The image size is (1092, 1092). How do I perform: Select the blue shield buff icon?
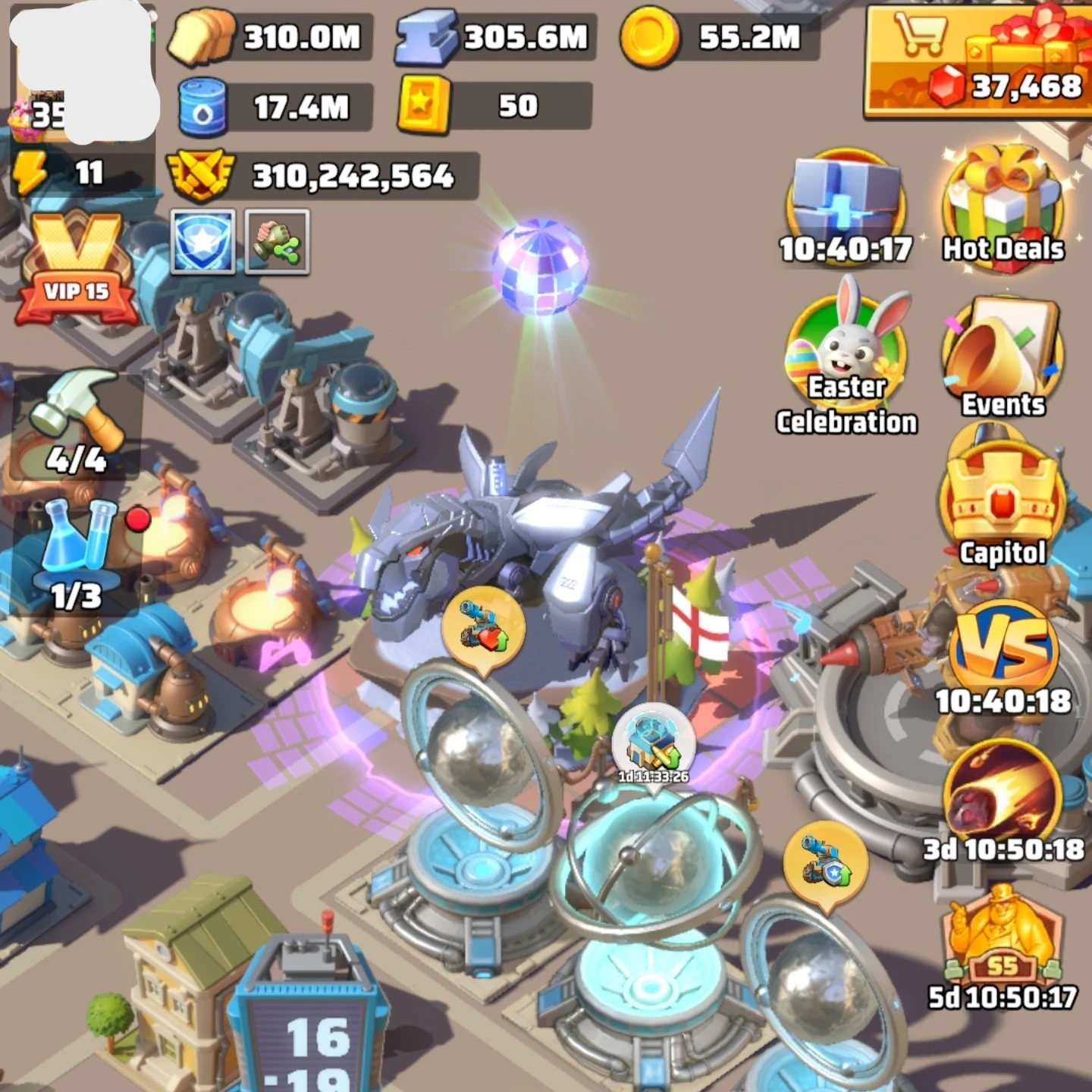[202, 242]
